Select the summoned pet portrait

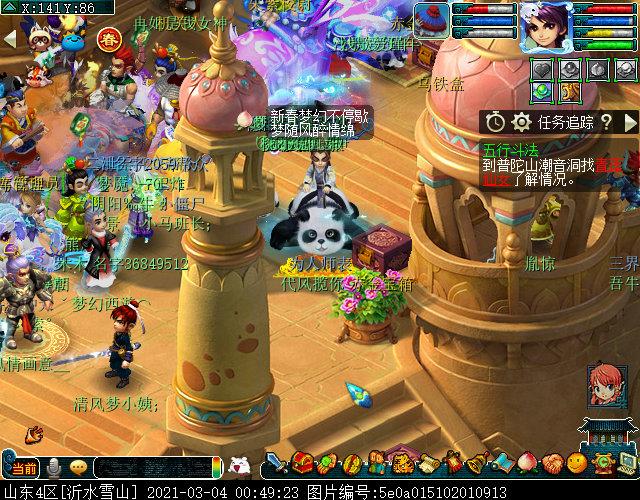click(432, 20)
